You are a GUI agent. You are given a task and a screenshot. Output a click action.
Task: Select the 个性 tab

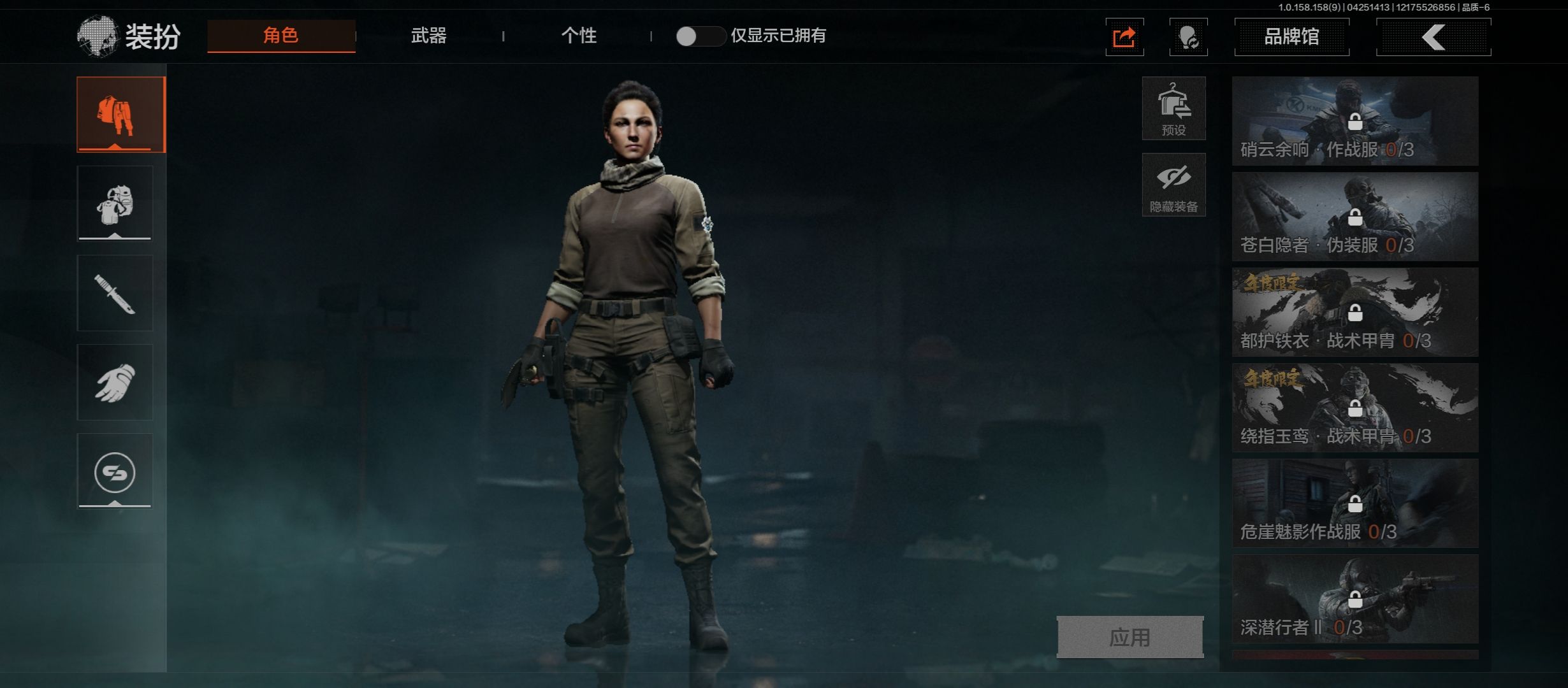point(579,36)
